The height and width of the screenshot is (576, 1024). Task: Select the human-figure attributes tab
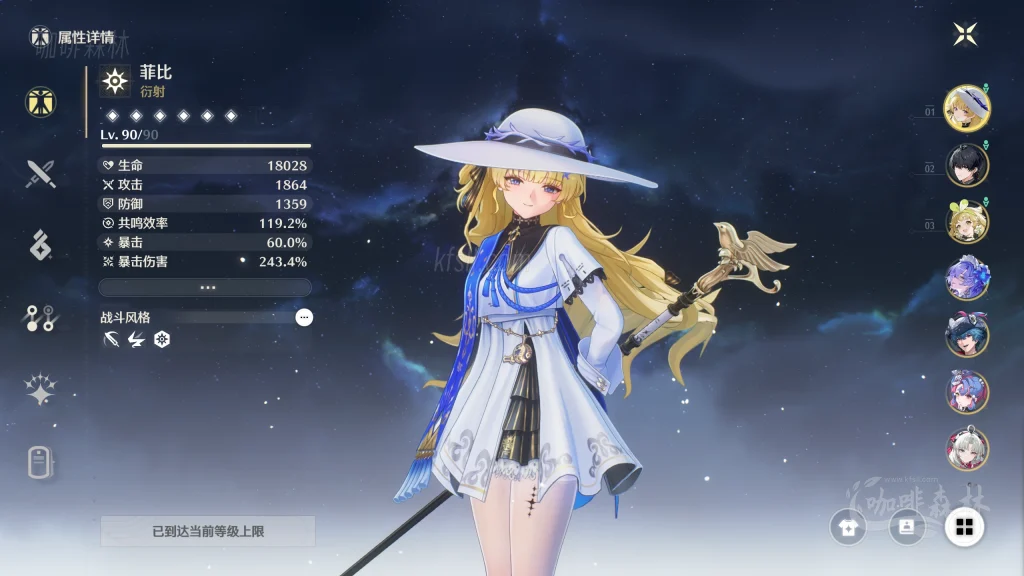point(41,102)
